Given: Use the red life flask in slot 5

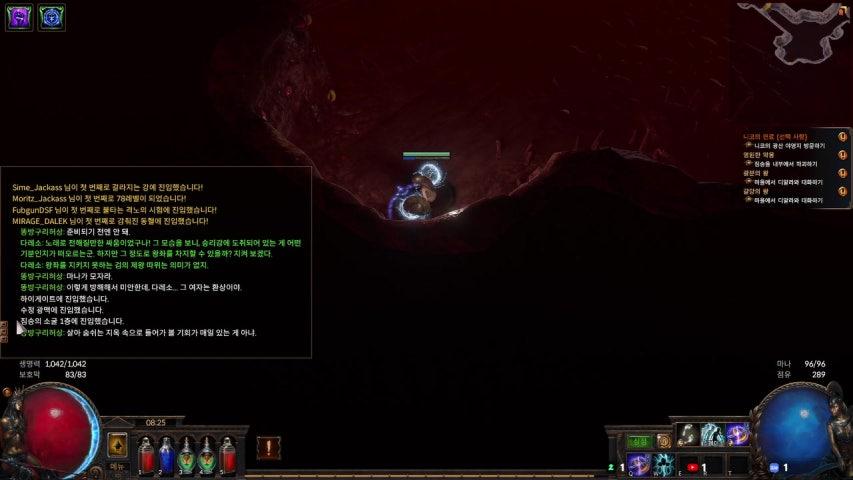Looking at the screenshot, I should pos(228,455).
